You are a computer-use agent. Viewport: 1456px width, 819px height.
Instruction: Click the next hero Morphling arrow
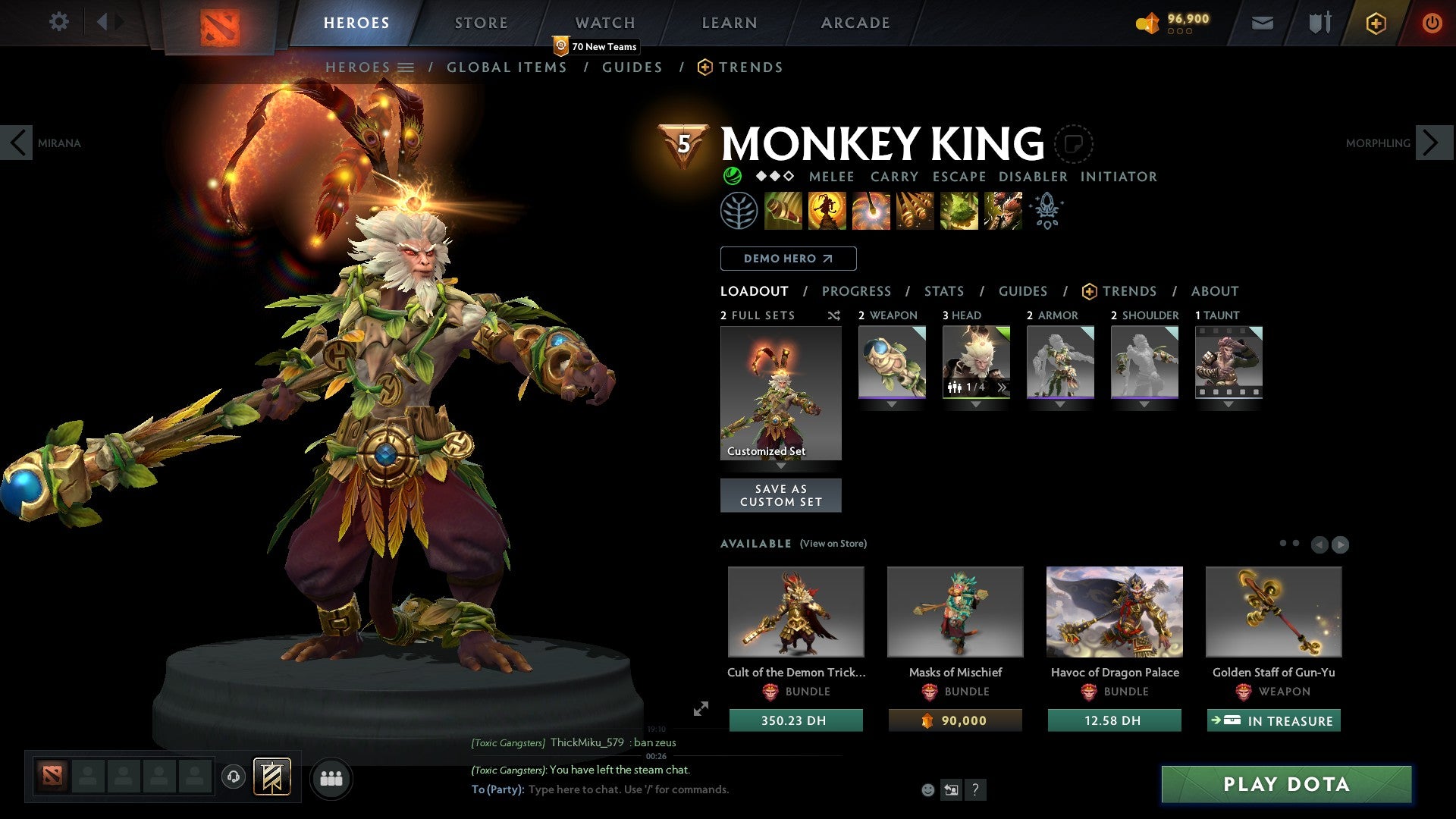1432,143
